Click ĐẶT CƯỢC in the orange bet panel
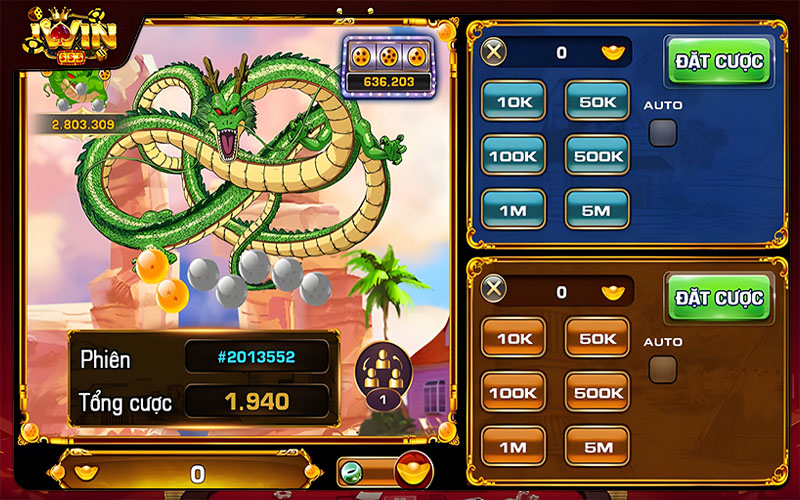 coord(719,298)
